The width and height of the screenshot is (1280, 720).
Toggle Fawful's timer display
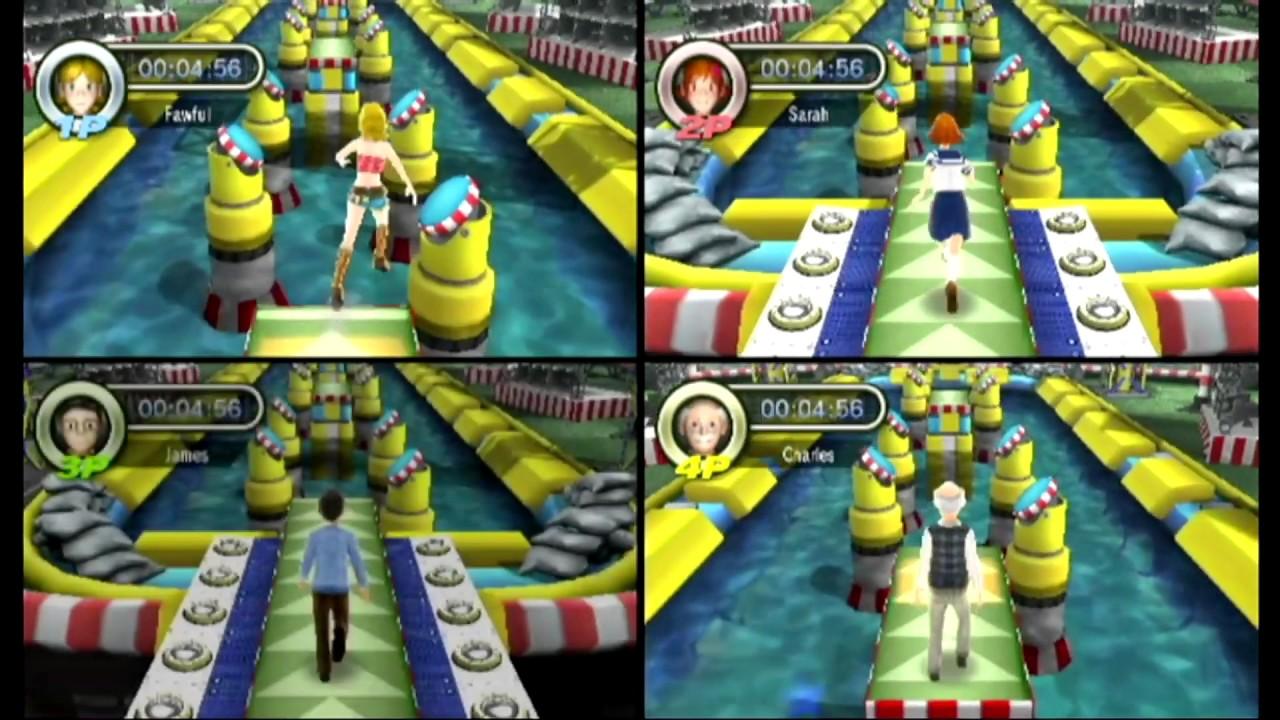click(191, 68)
